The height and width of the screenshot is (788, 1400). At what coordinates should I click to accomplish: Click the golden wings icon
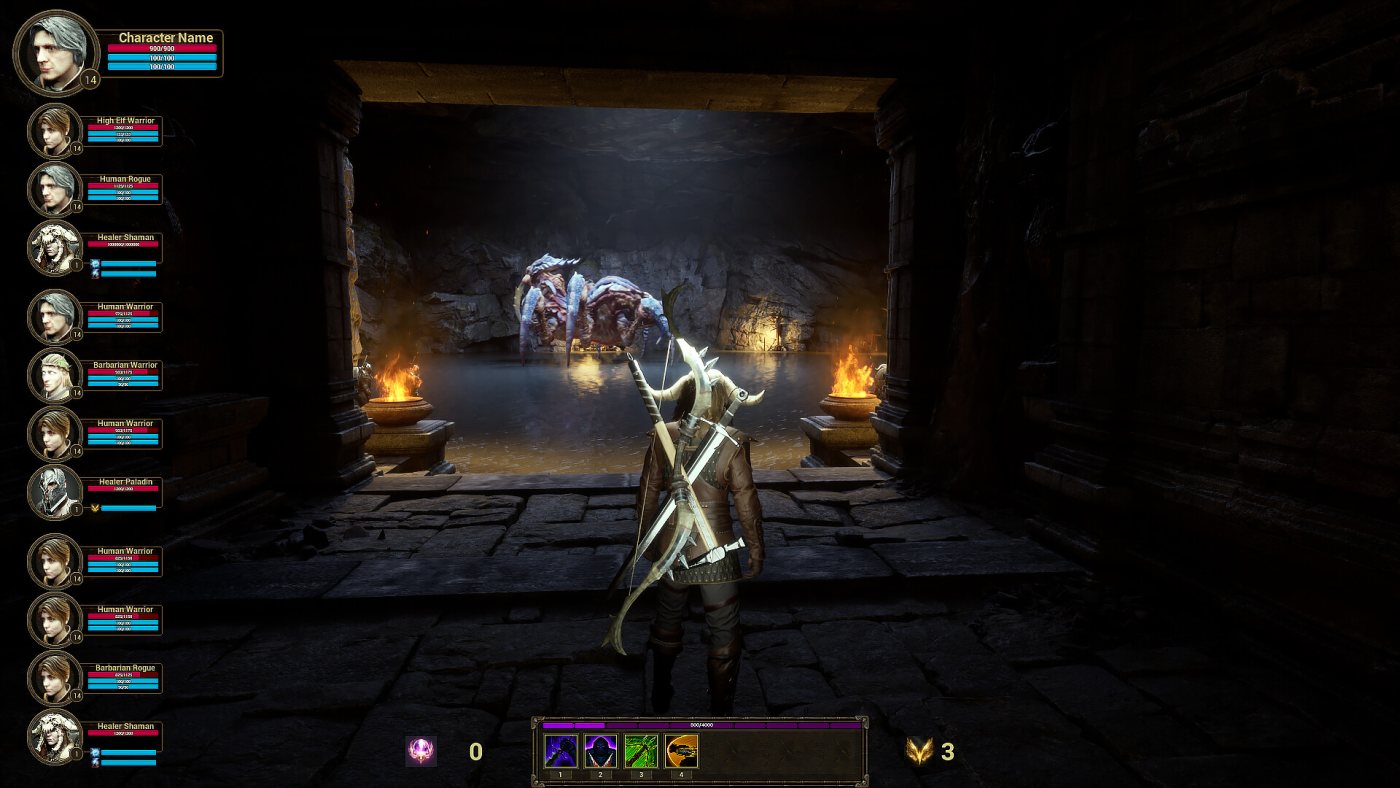[x=918, y=751]
